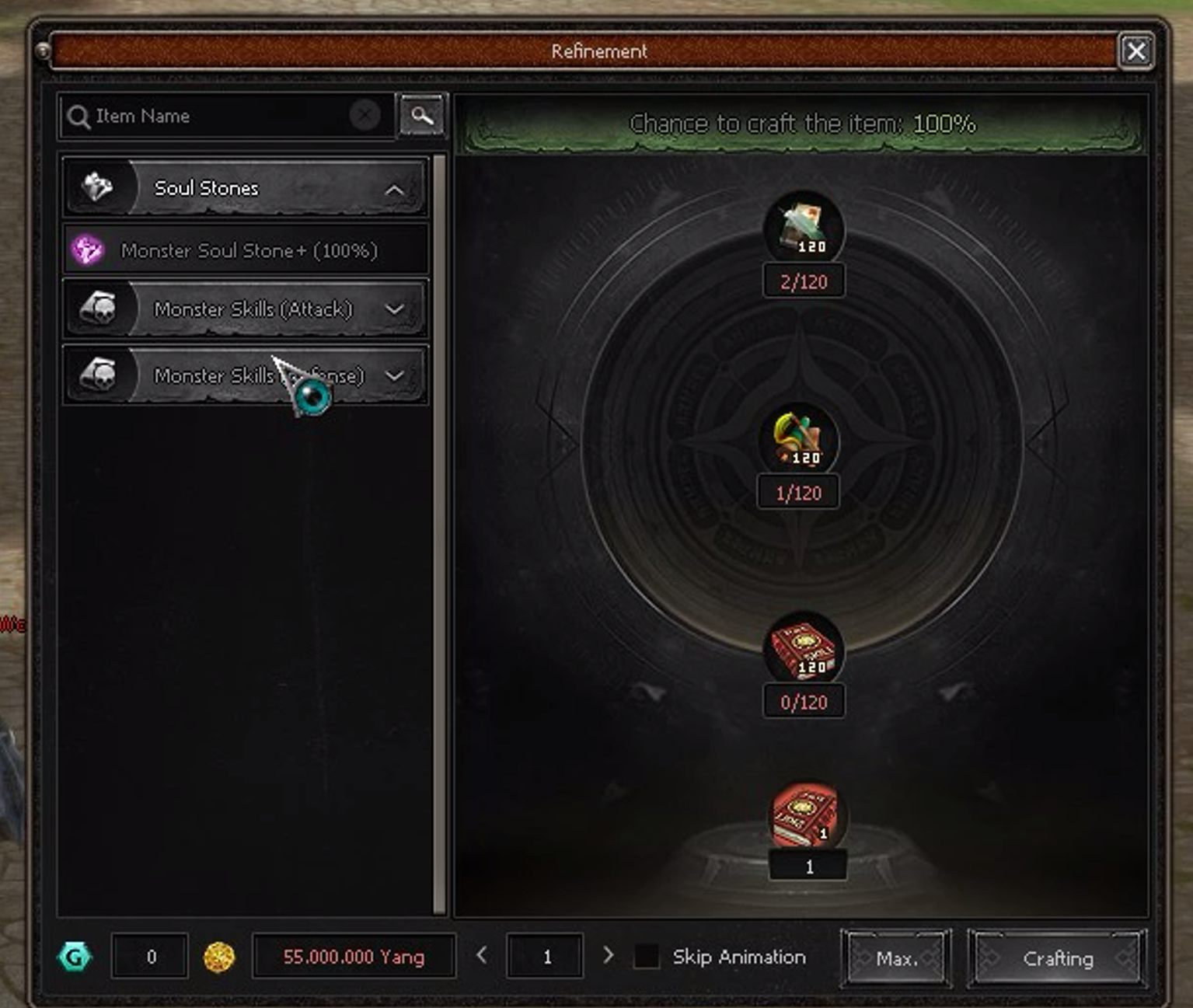Expand the Monster Skills (Defense) category

click(395, 376)
